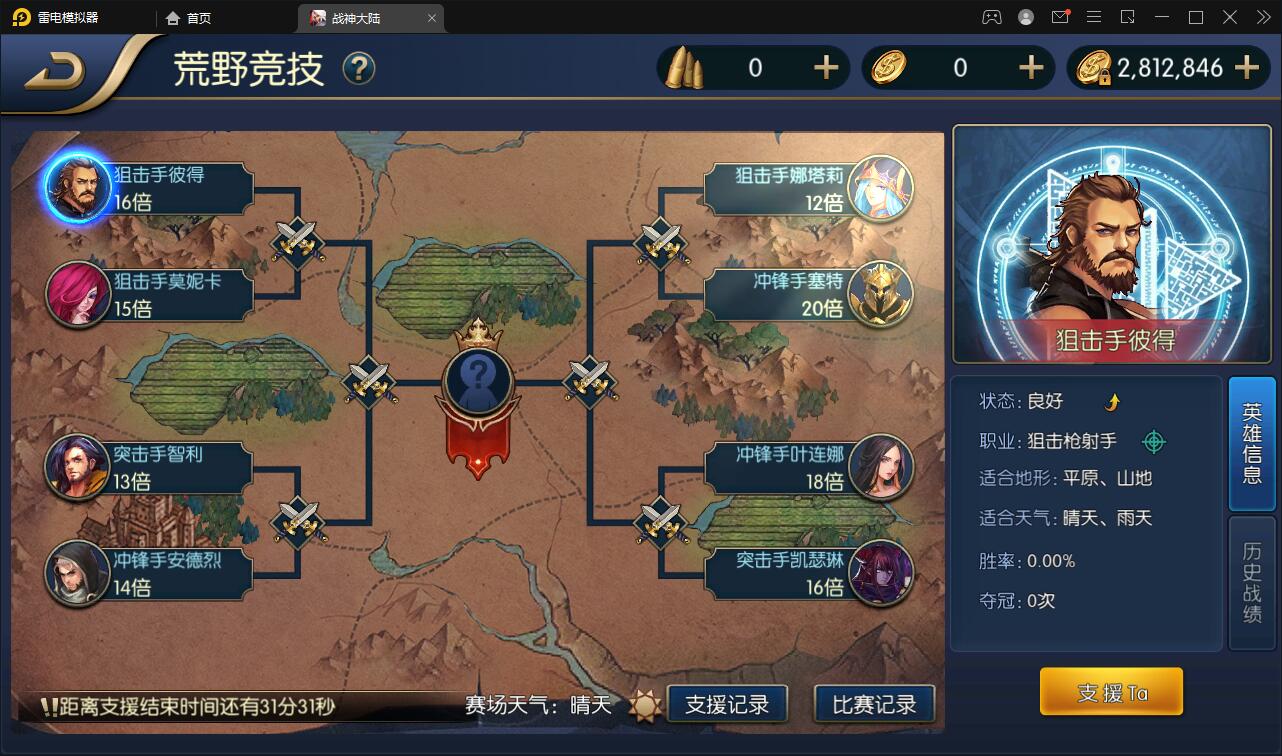Screen dimensions: 1282x756
Task: Click 狙击手娜塔莉's avatar in the bracket
Action: pos(883,188)
